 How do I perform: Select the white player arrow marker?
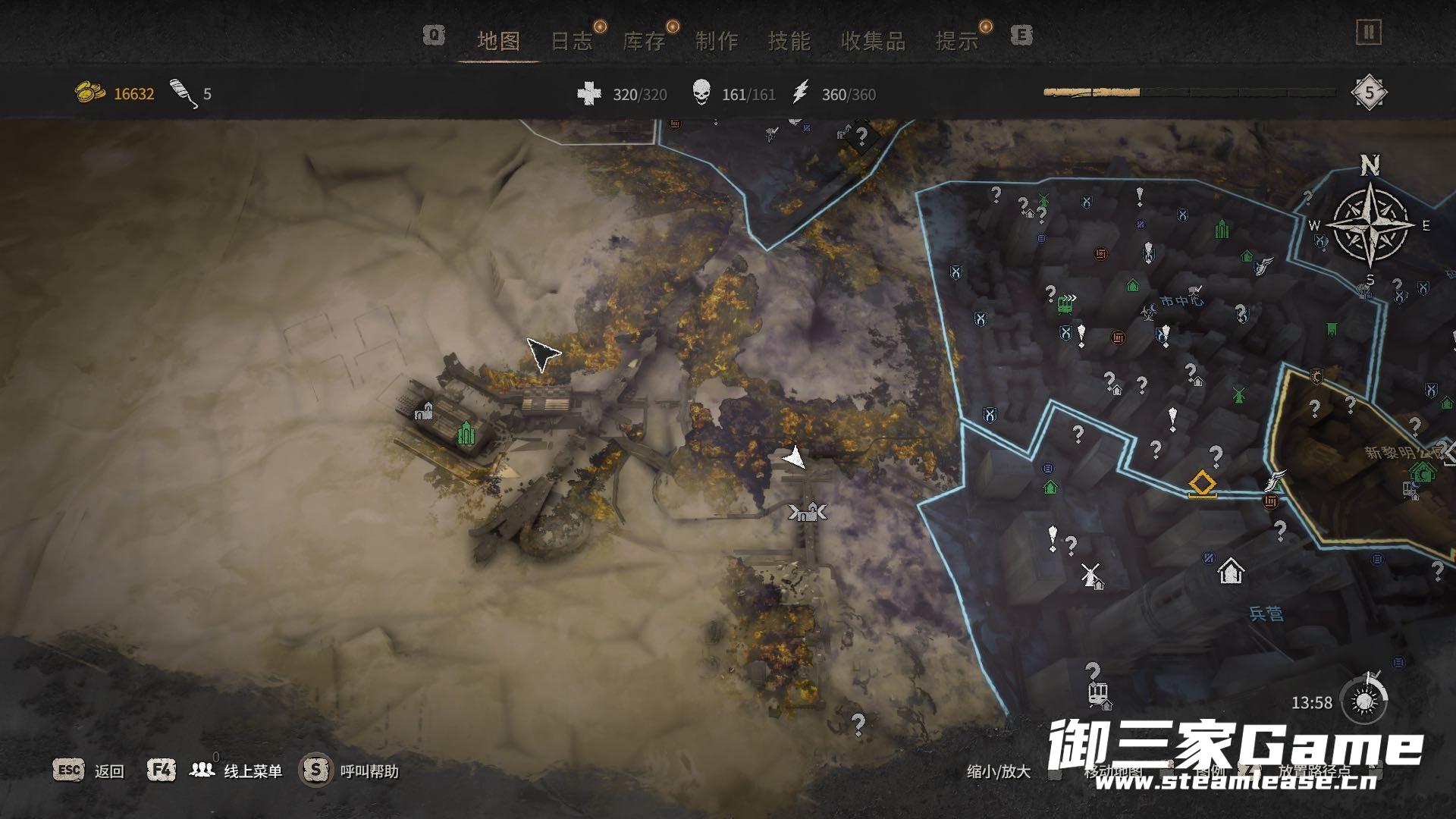click(x=793, y=457)
